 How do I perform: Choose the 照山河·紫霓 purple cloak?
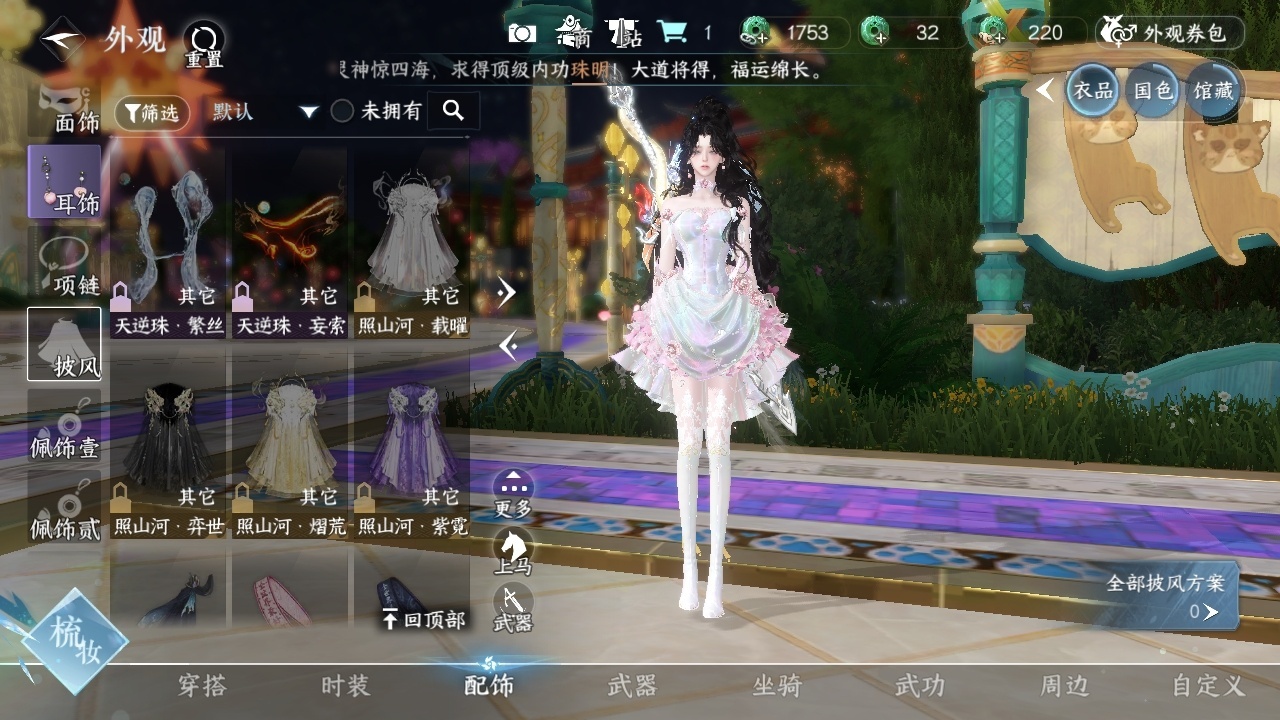[412, 450]
